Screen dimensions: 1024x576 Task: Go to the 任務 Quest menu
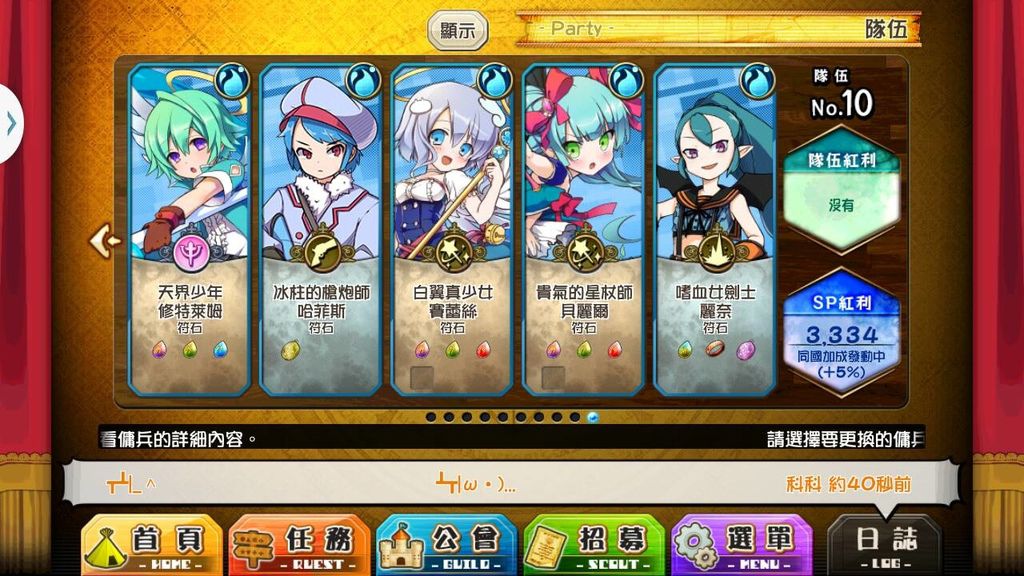298,545
